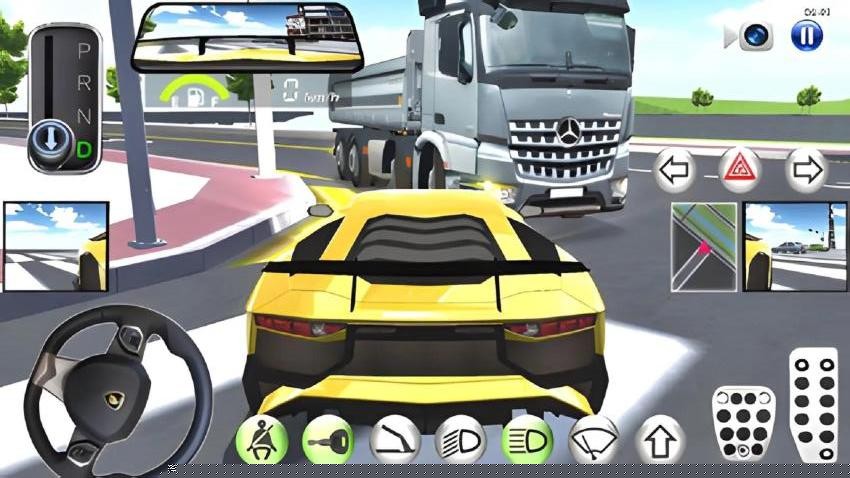This screenshot has width=850, height=478.
Task: Toggle the high beam headlights button
Action: pyautogui.click(x=527, y=439)
